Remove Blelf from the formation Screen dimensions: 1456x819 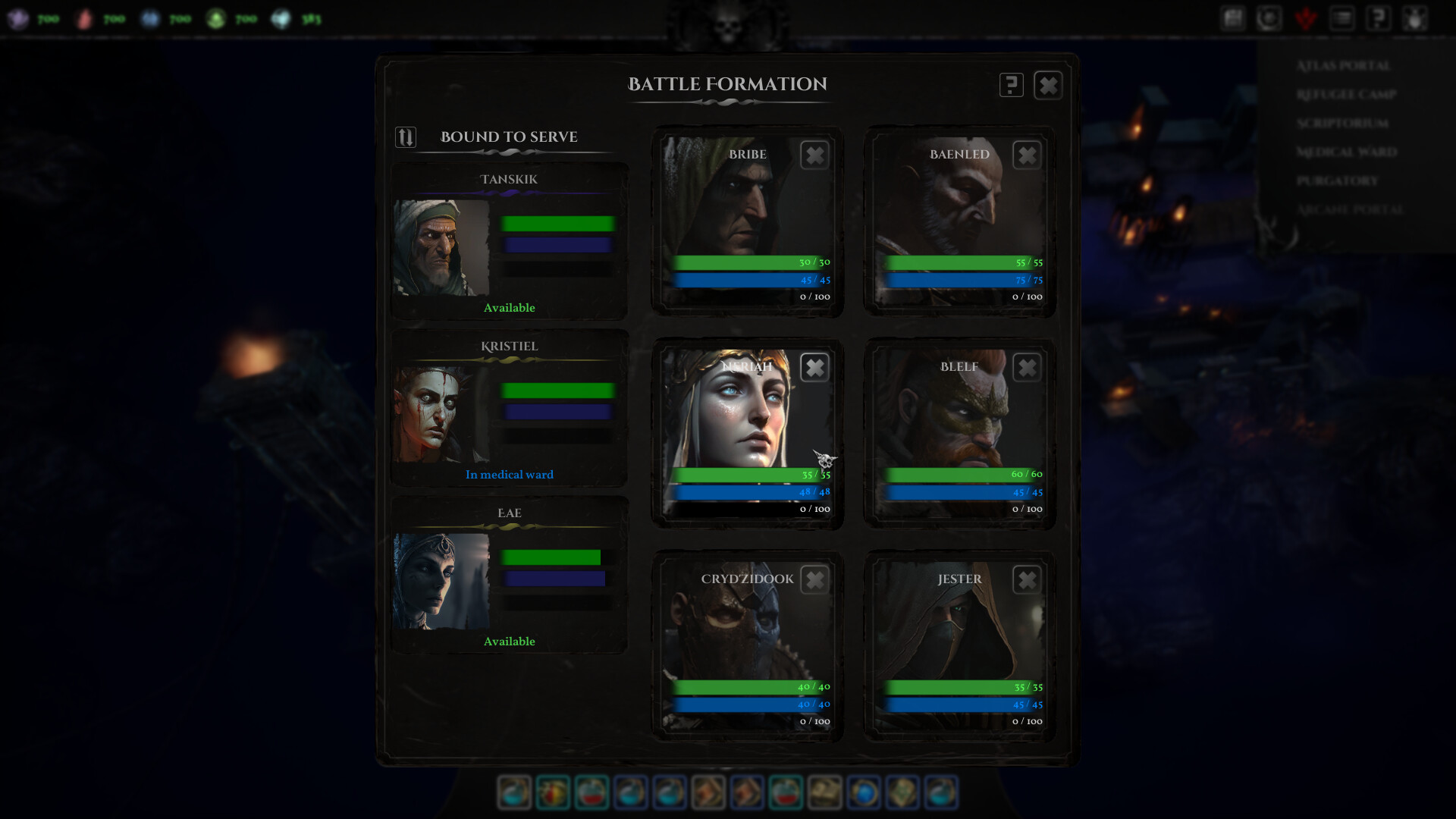1027,368
